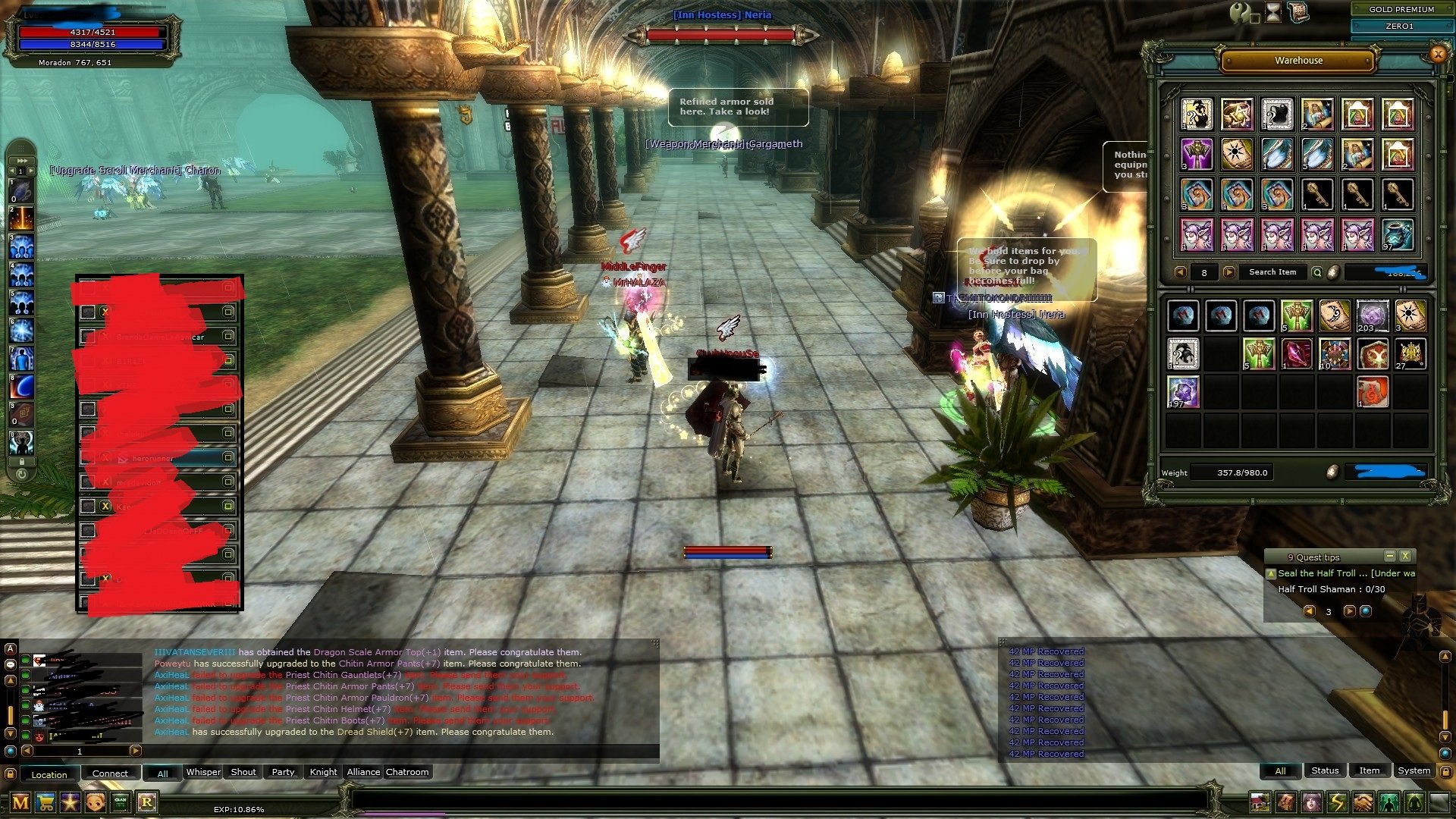The height and width of the screenshot is (819, 1456).
Task: Open the shopping cart store icon
Action: pos(45,802)
